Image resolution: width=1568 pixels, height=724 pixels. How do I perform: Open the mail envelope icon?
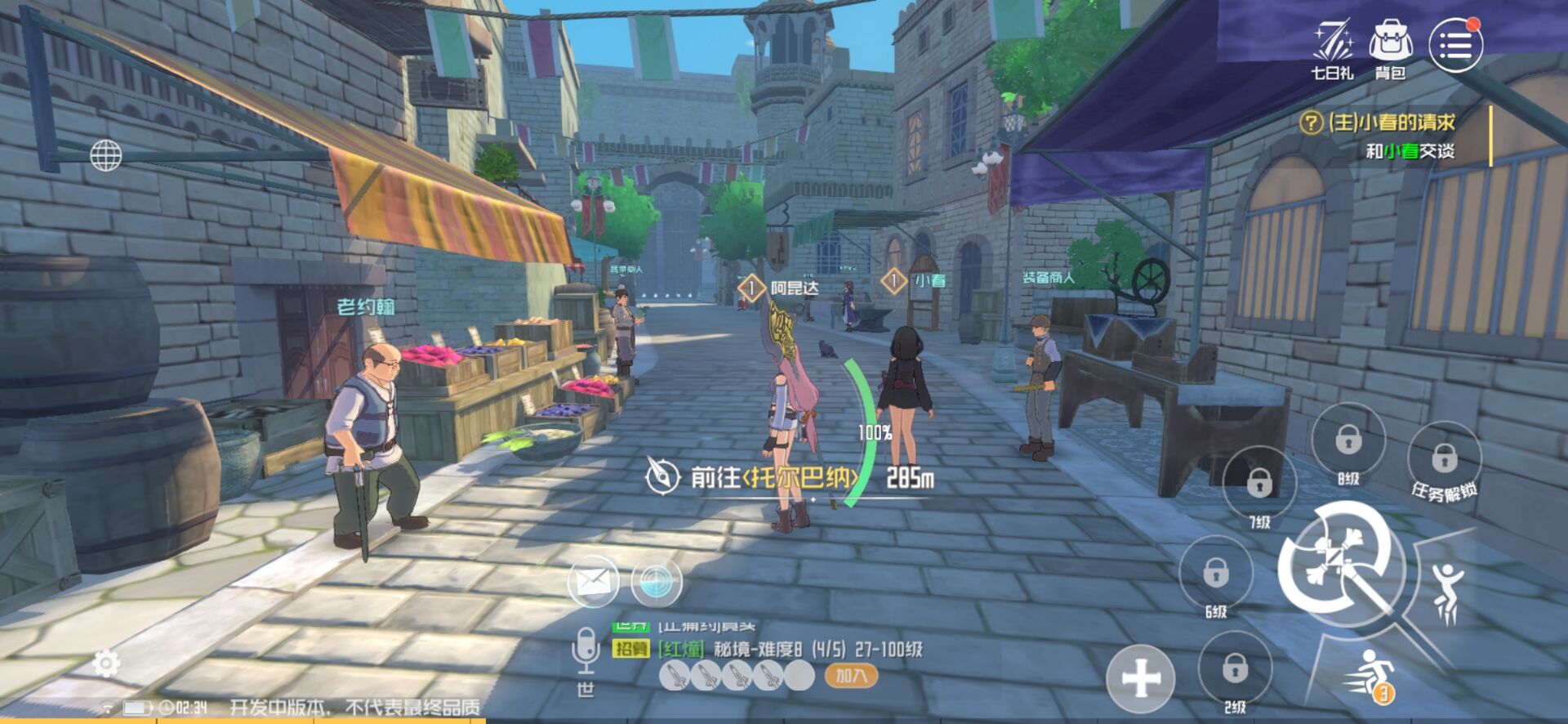pyautogui.click(x=593, y=582)
